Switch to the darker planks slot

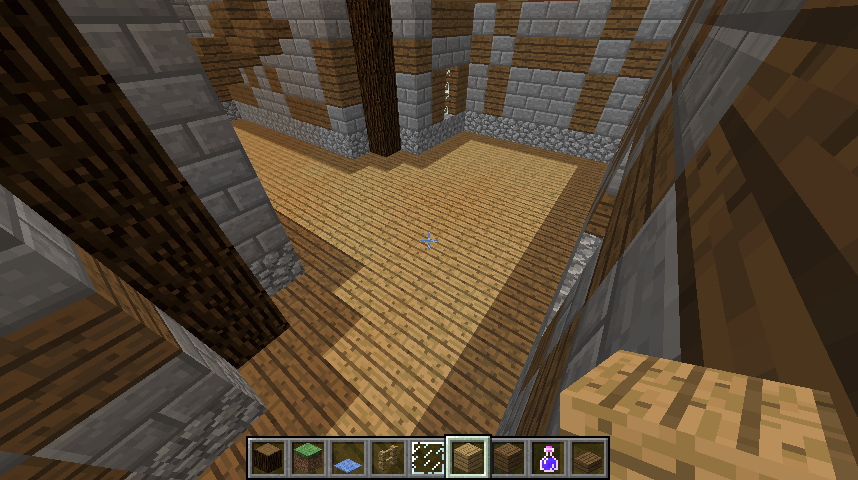tap(507, 457)
